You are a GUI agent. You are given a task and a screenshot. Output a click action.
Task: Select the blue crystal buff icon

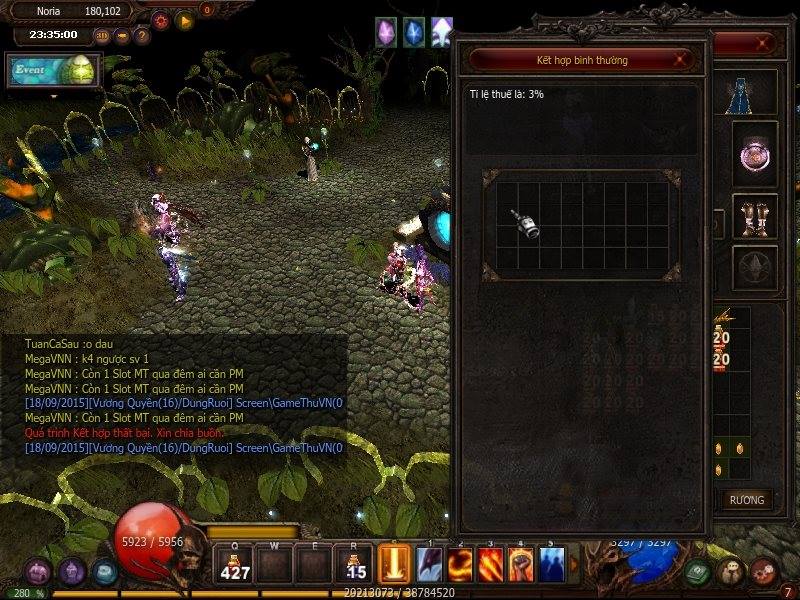413,32
